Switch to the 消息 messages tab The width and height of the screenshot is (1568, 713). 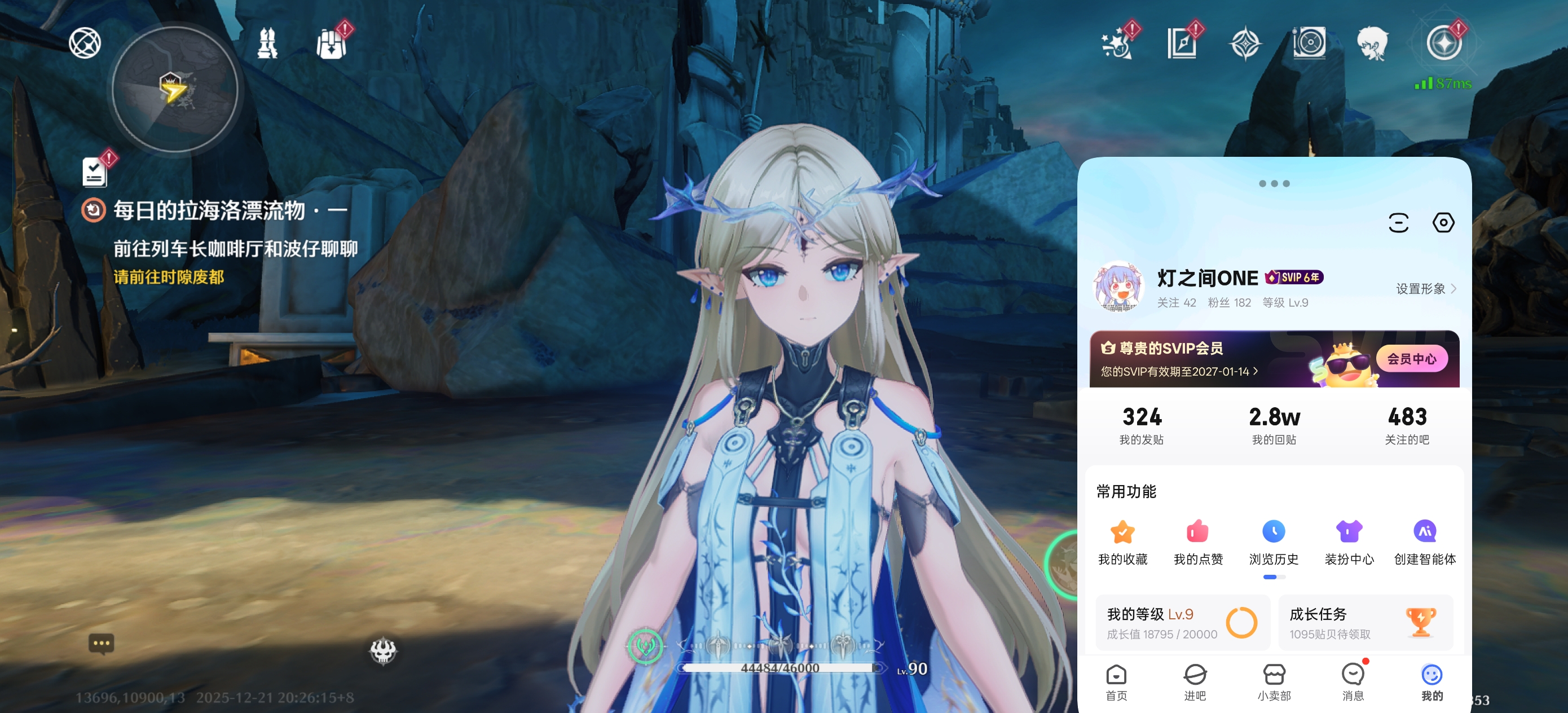point(1353,682)
